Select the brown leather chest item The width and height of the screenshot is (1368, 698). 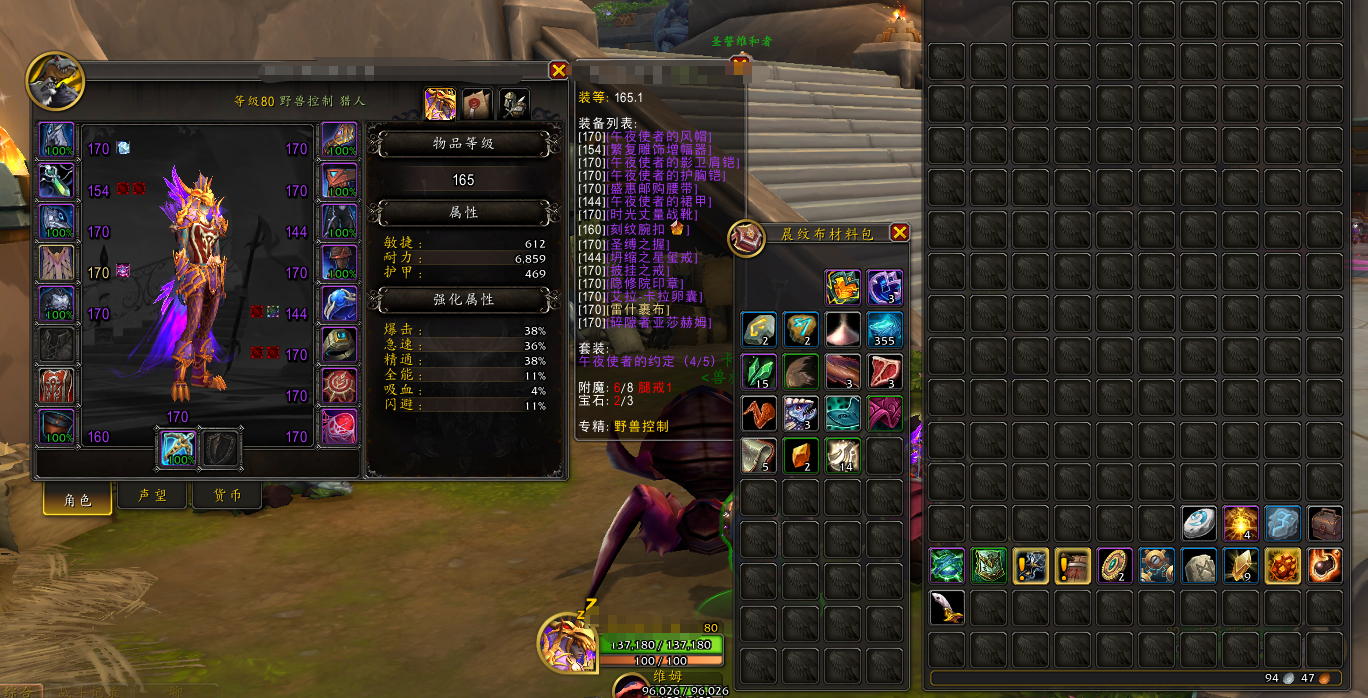click(x=1325, y=523)
